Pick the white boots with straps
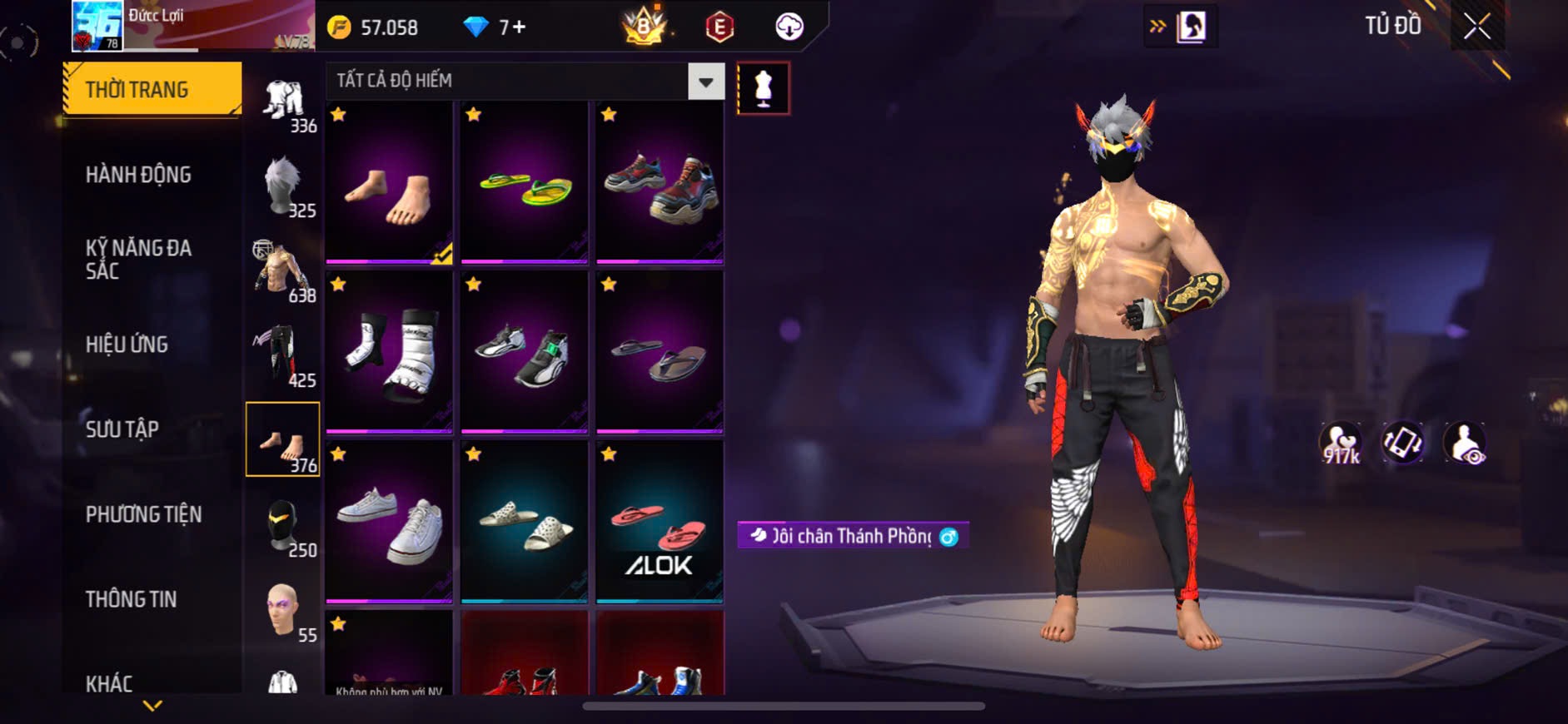1568x724 pixels. tap(389, 353)
